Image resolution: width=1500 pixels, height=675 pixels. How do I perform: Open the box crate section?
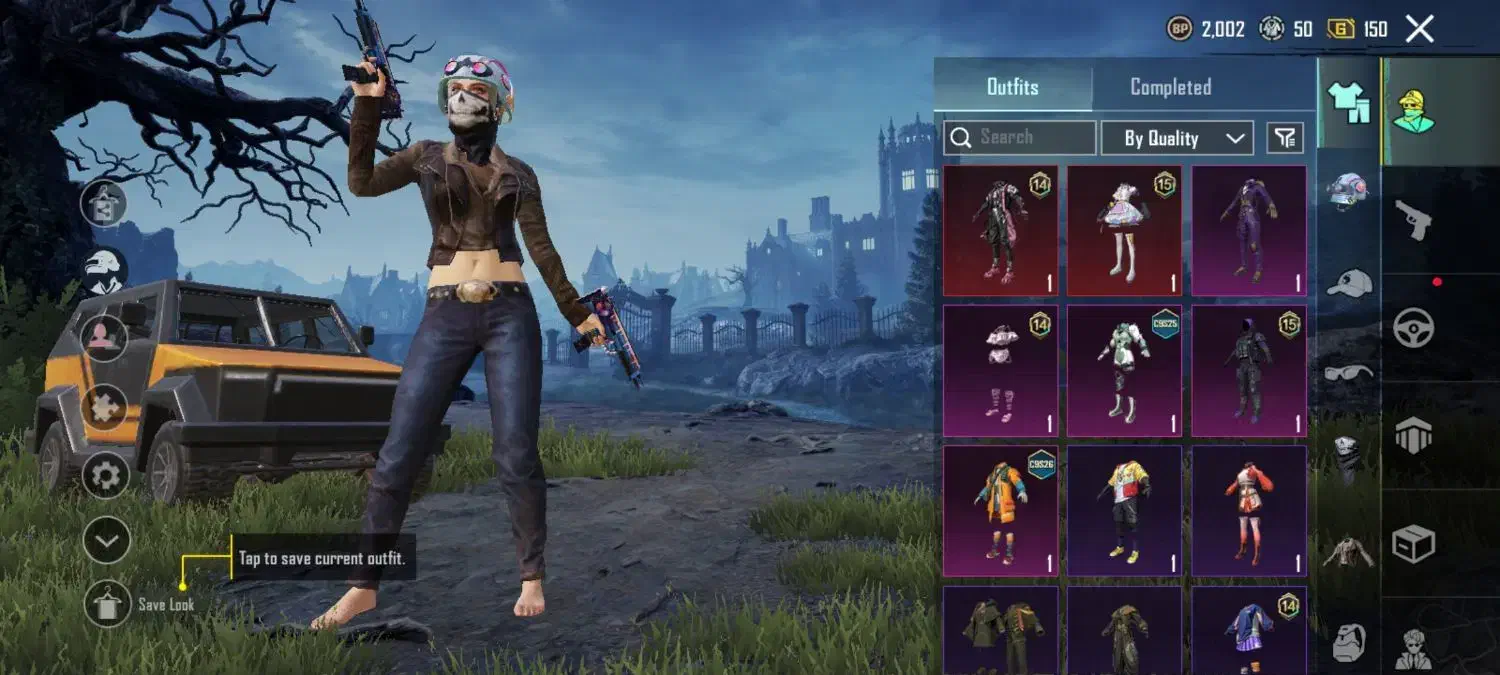click(1414, 544)
